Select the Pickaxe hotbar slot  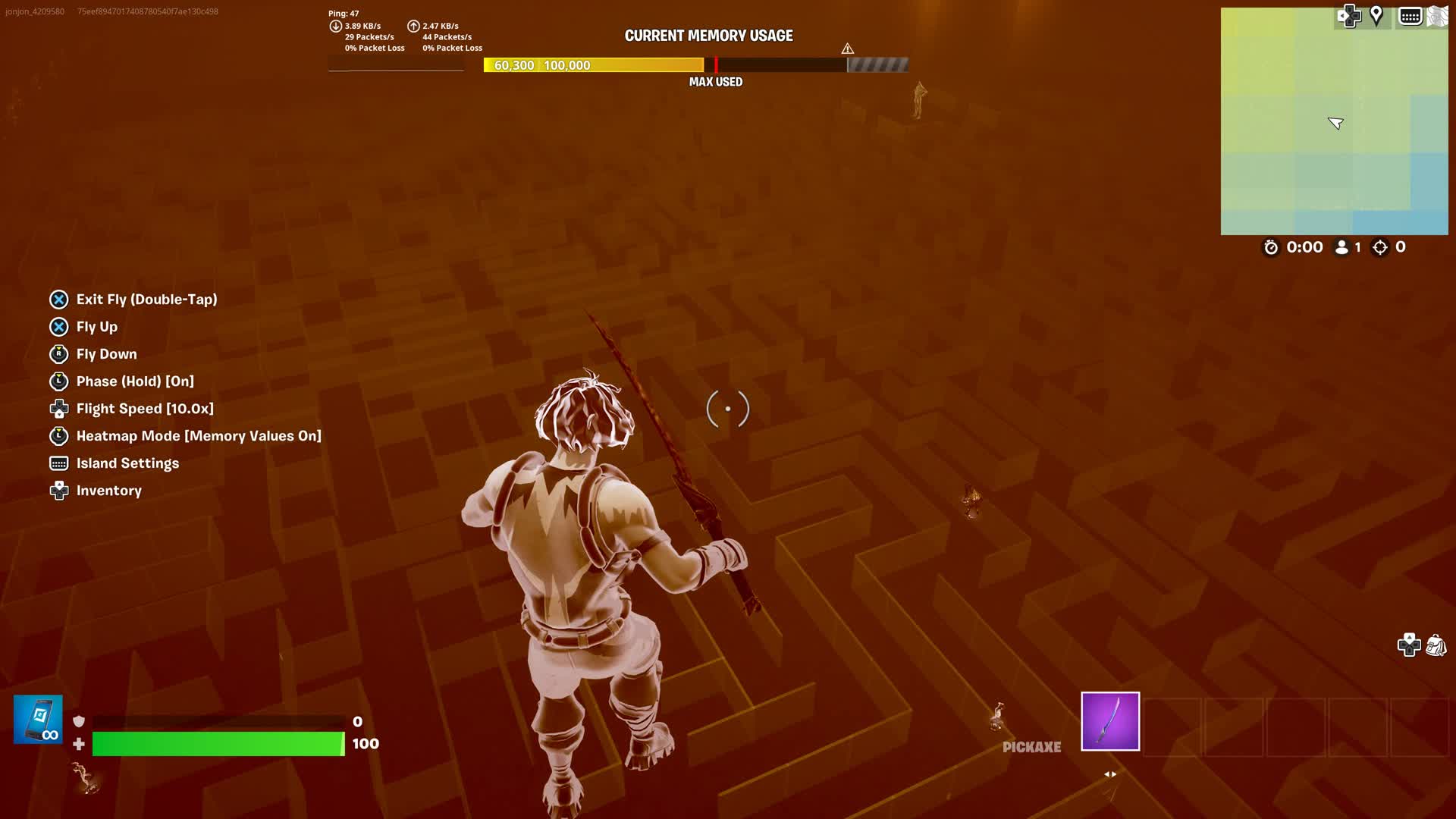[x=1109, y=721]
